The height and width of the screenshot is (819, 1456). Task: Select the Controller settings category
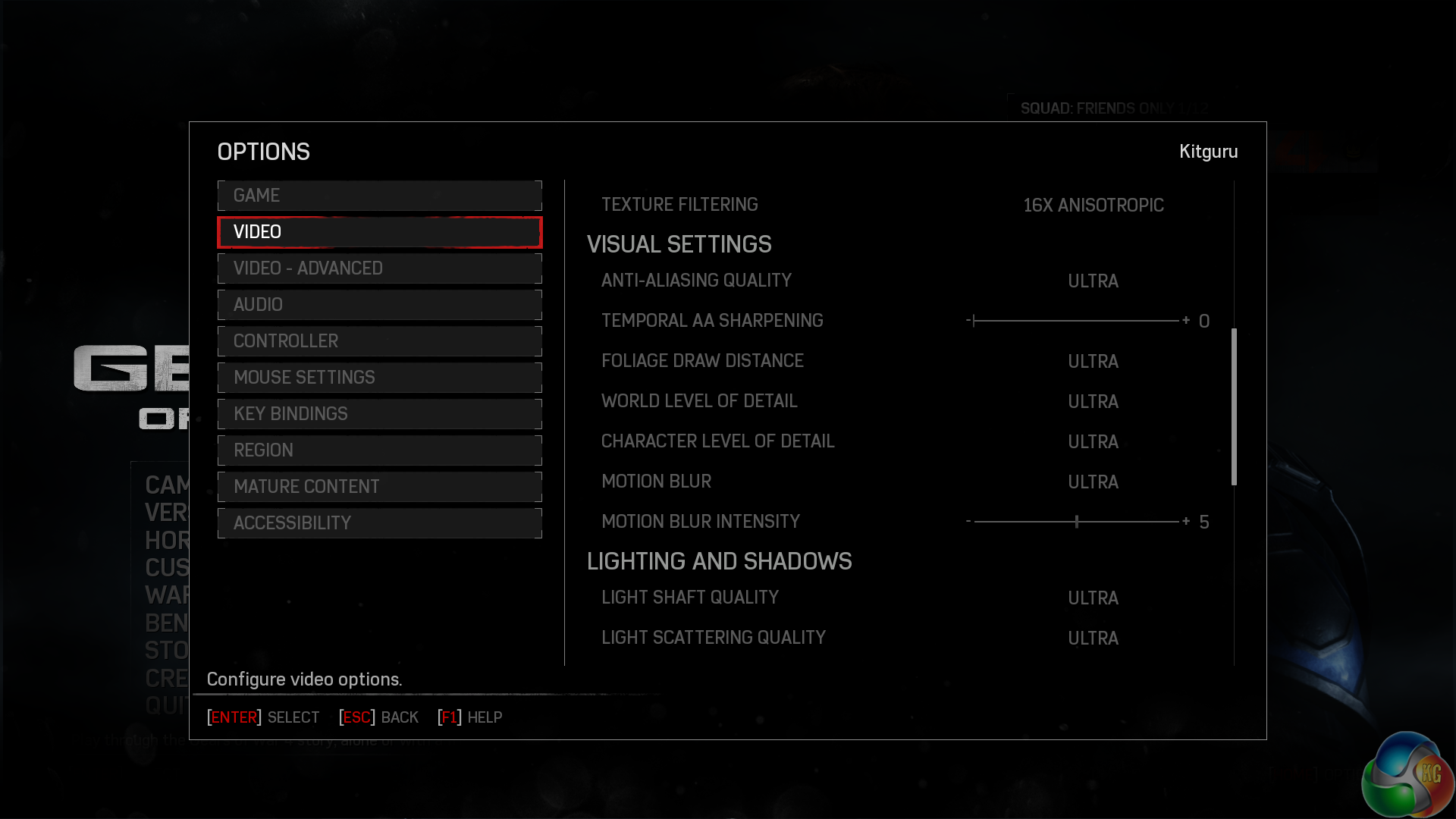[379, 341]
